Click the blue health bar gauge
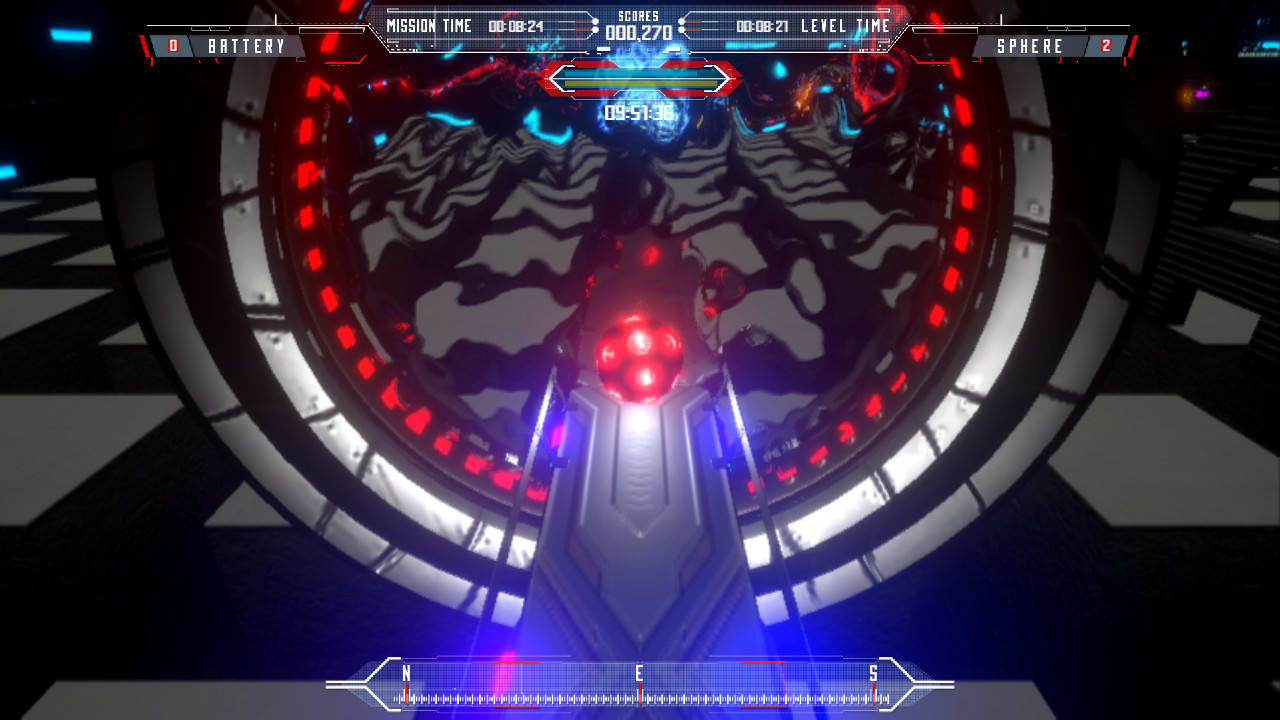Viewport: 1280px width, 720px height. point(640,73)
